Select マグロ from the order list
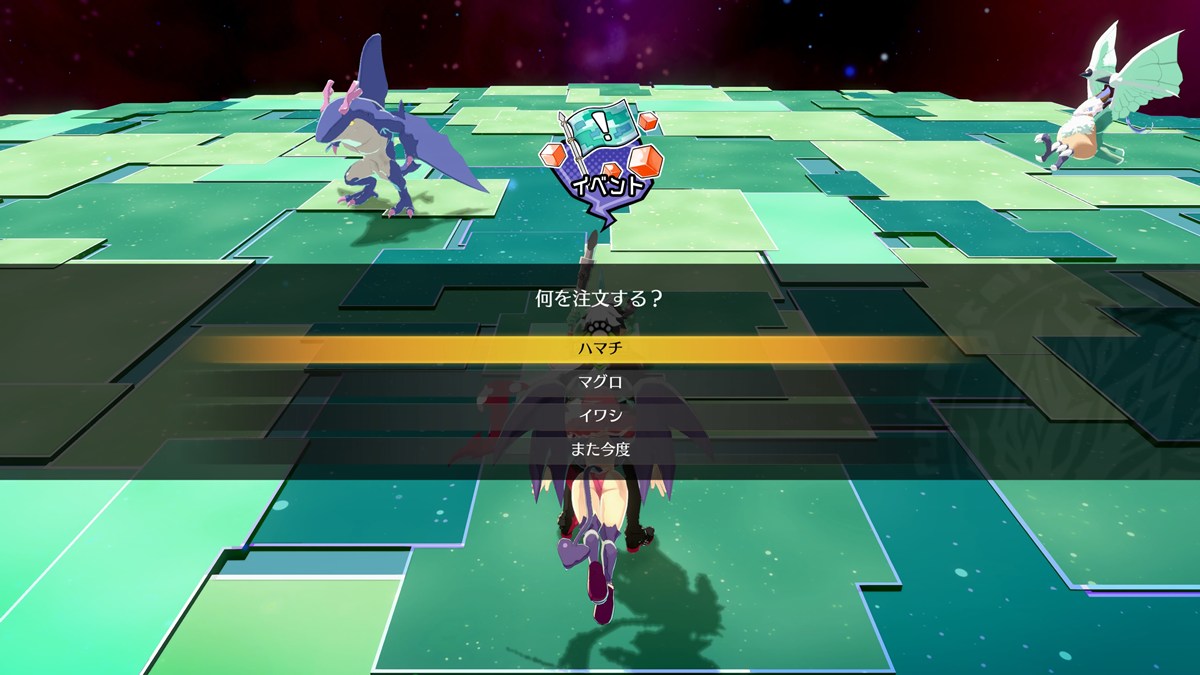1200x675 pixels. (x=600, y=382)
